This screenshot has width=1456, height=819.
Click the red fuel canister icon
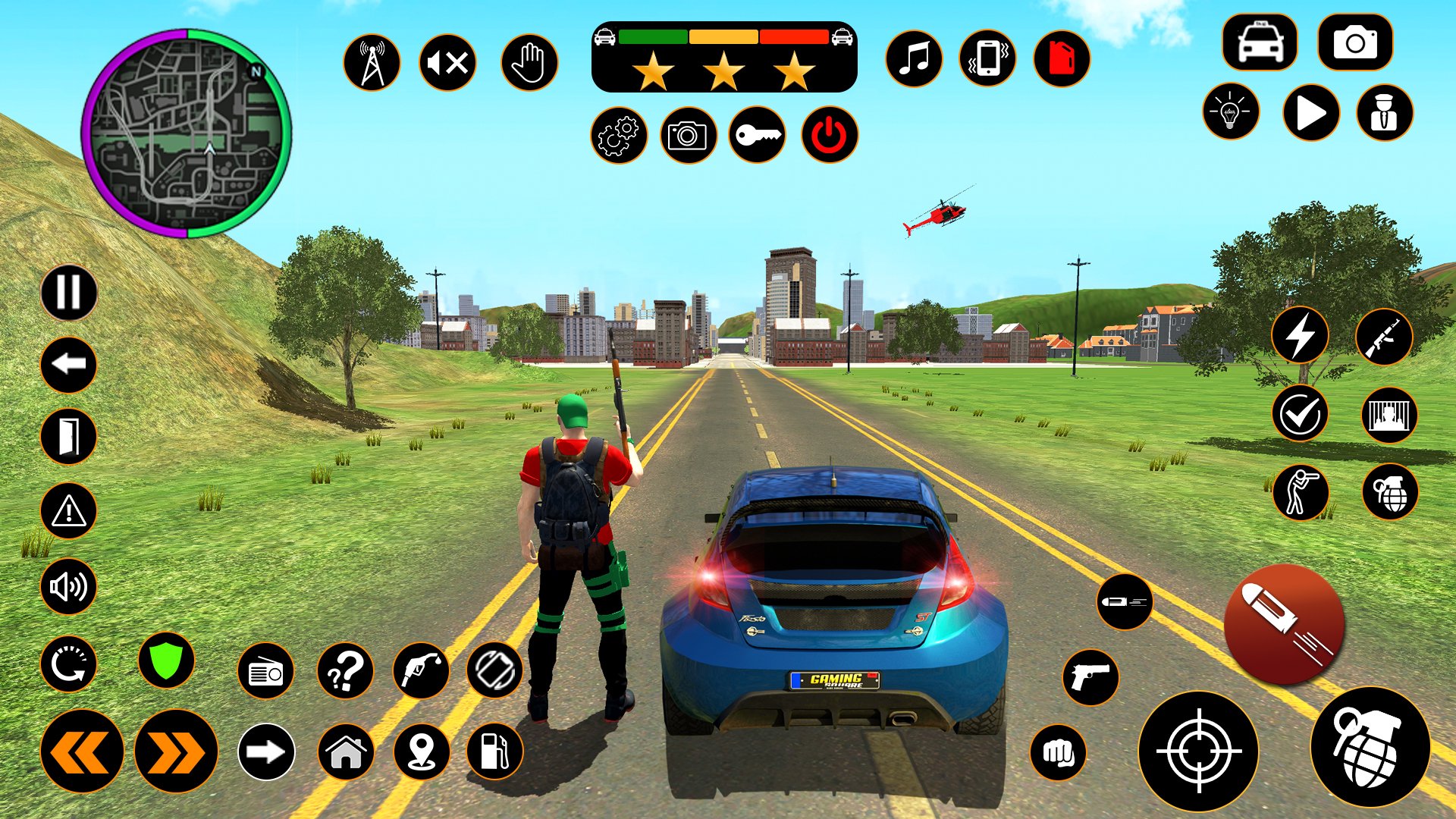[1062, 59]
